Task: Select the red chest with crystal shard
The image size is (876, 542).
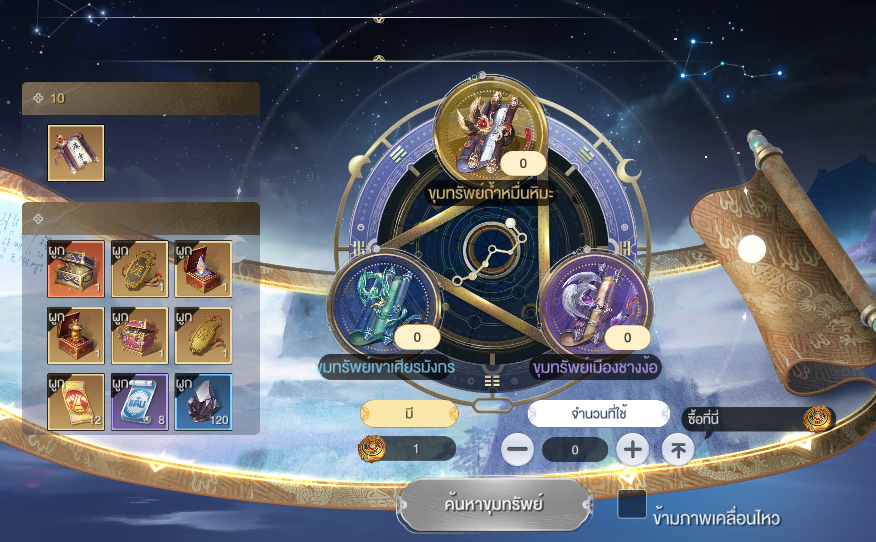Action: [x=203, y=269]
